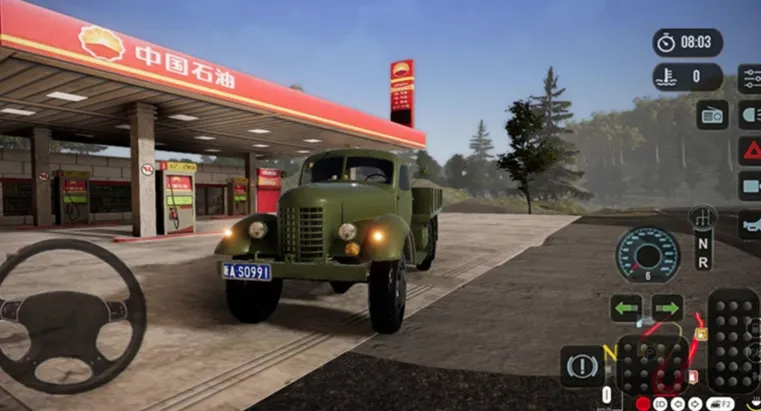
Task: Shift into R reverse gear
Action: click(x=703, y=264)
